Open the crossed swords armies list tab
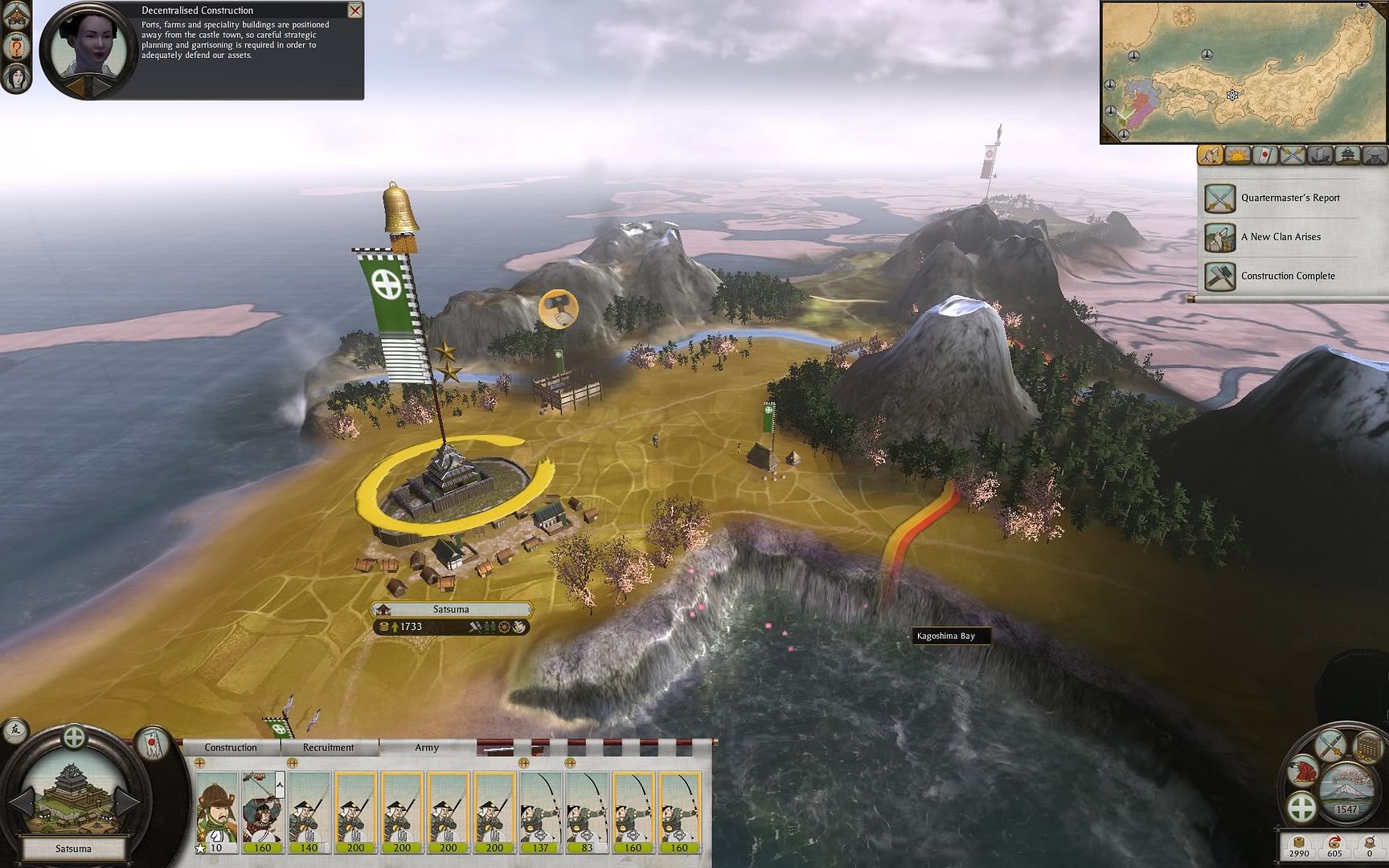The height and width of the screenshot is (868, 1389). (x=1292, y=155)
